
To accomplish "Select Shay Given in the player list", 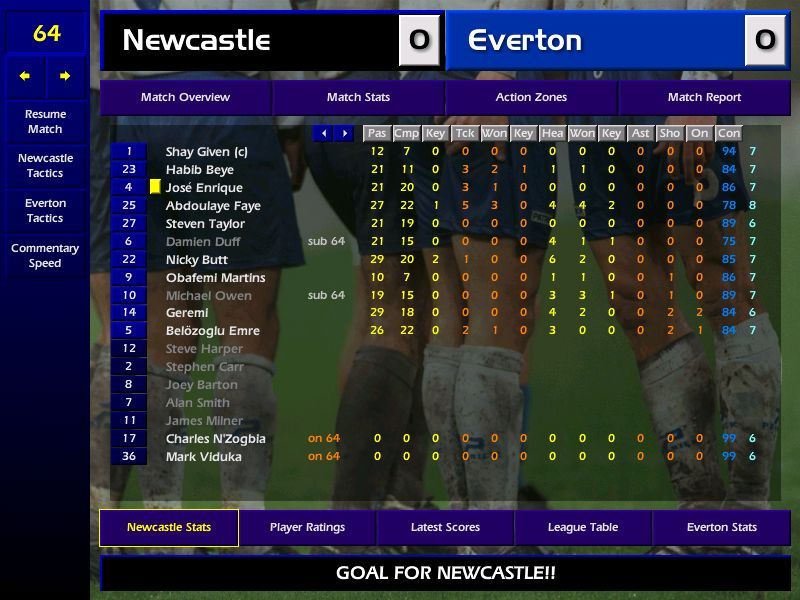I will coord(207,152).
